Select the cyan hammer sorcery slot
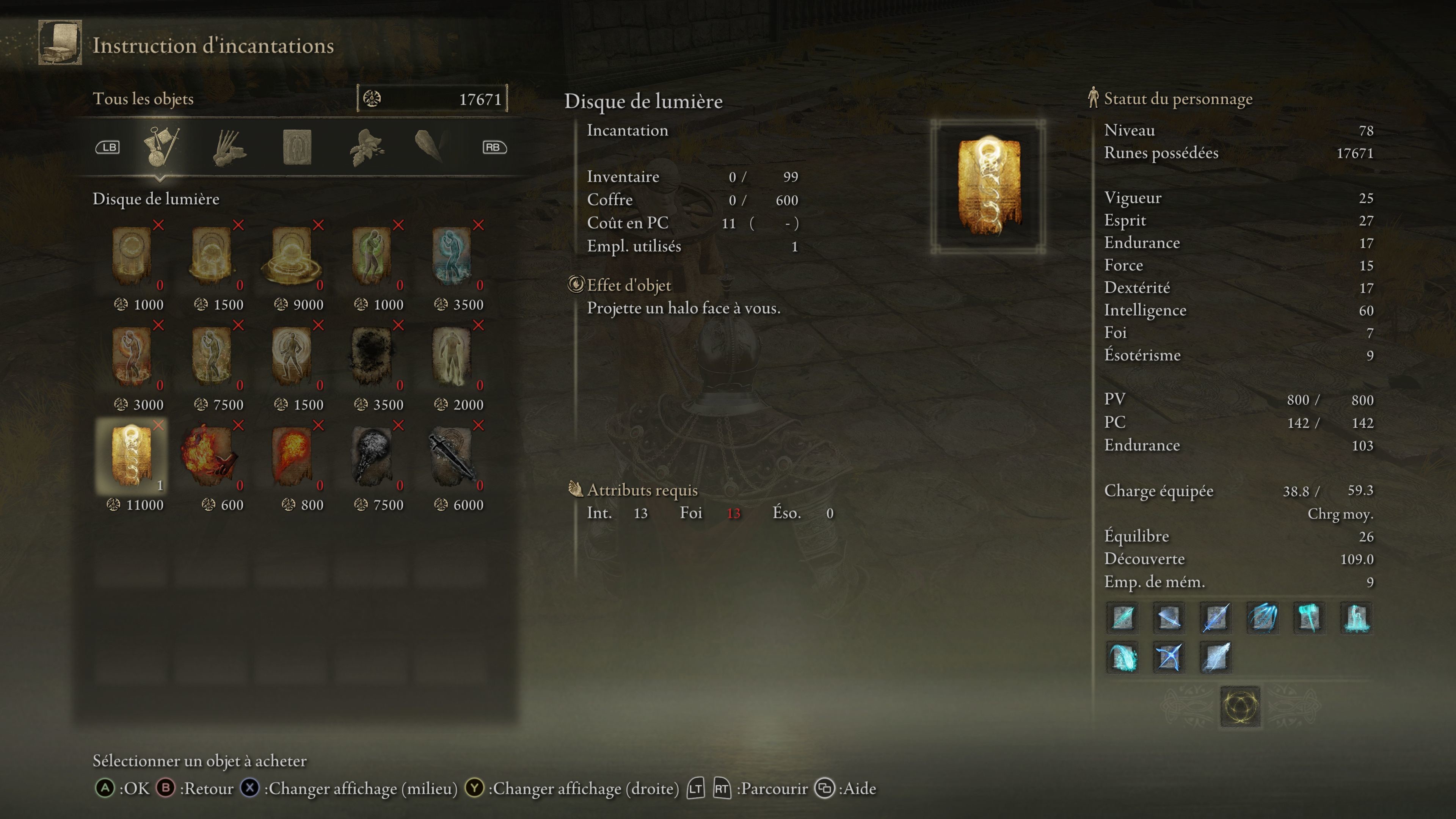1456x819 pixels. click(1309, 617)
